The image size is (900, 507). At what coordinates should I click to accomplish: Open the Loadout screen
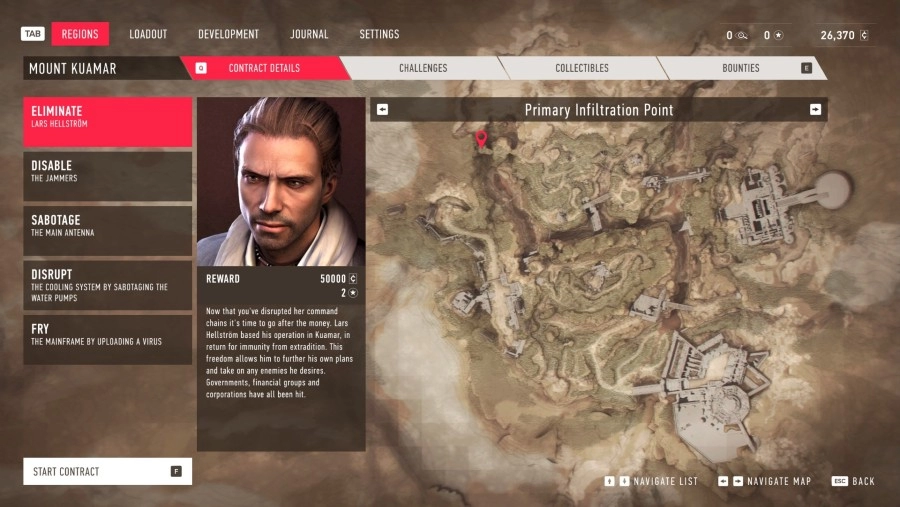[148, 34]
